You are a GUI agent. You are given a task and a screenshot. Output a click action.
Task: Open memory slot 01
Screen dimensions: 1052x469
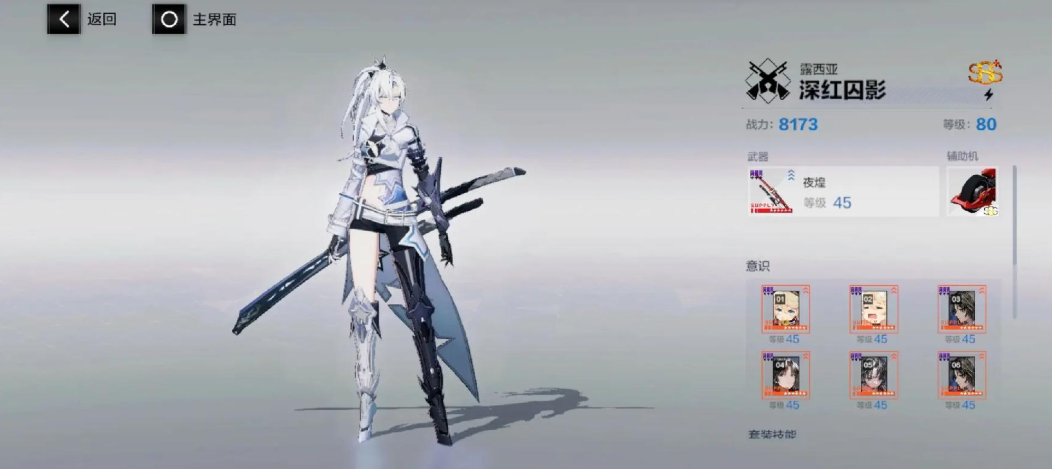pos(786,309)
